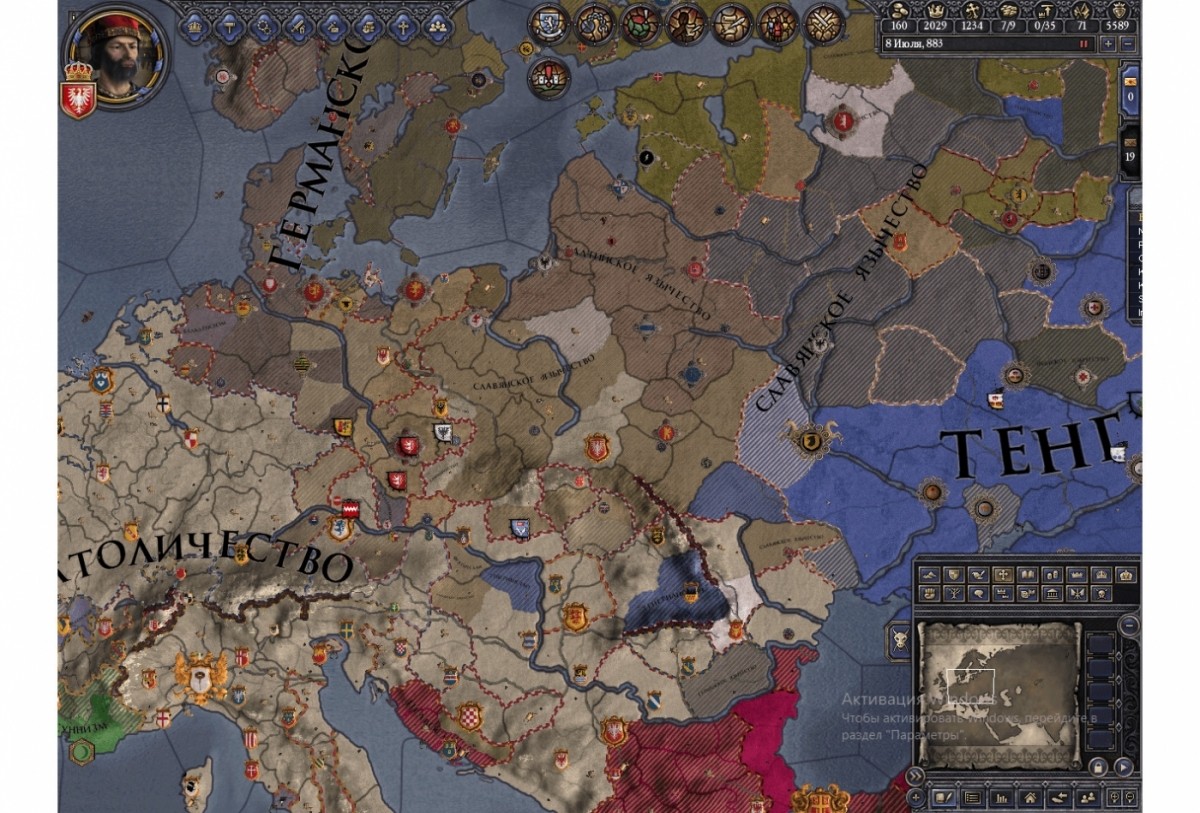
Task: Select the cross religion map mode
Action: click(1003, 575)
